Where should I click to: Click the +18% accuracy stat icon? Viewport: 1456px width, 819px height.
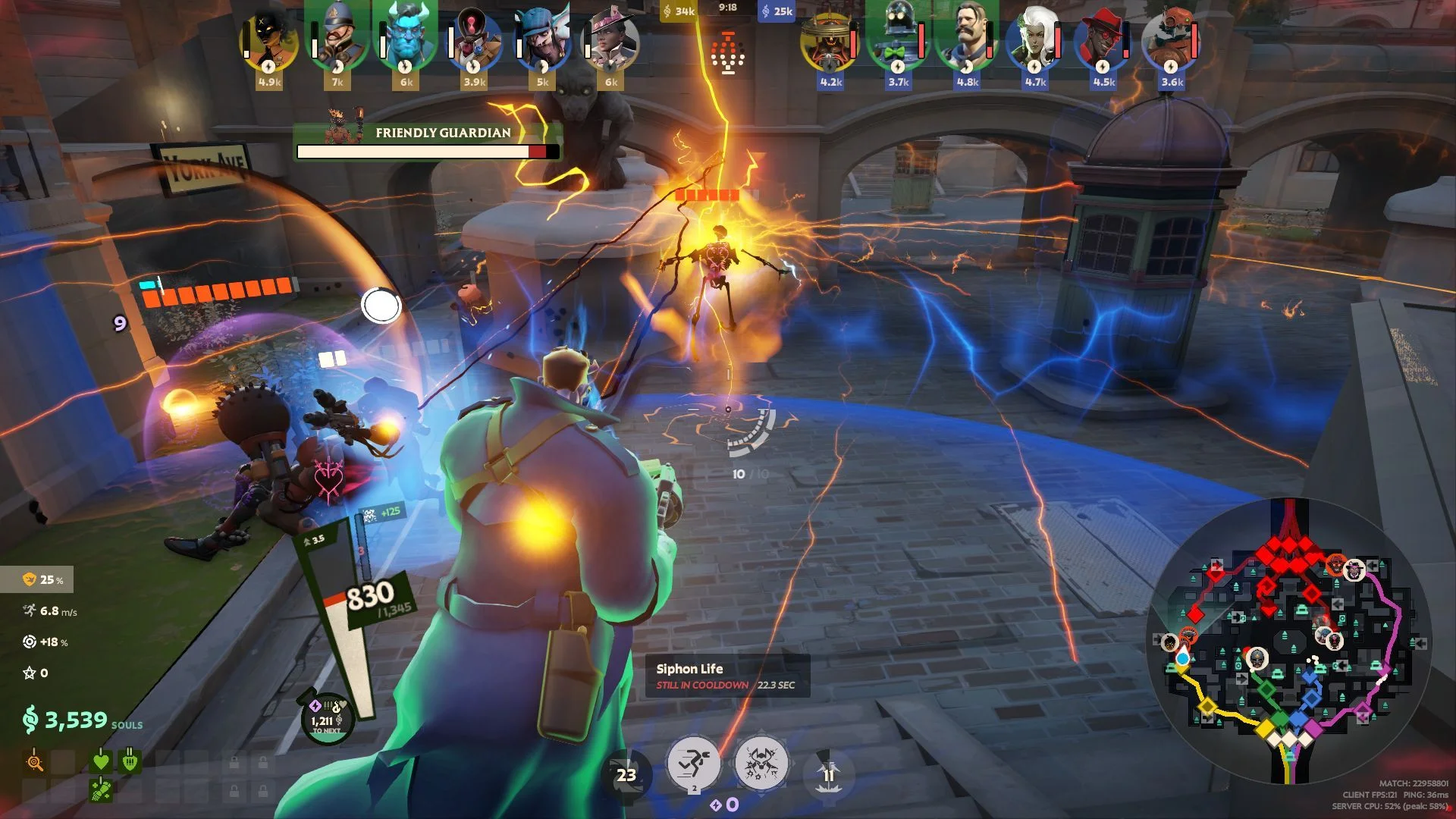(x=28, y=640)
